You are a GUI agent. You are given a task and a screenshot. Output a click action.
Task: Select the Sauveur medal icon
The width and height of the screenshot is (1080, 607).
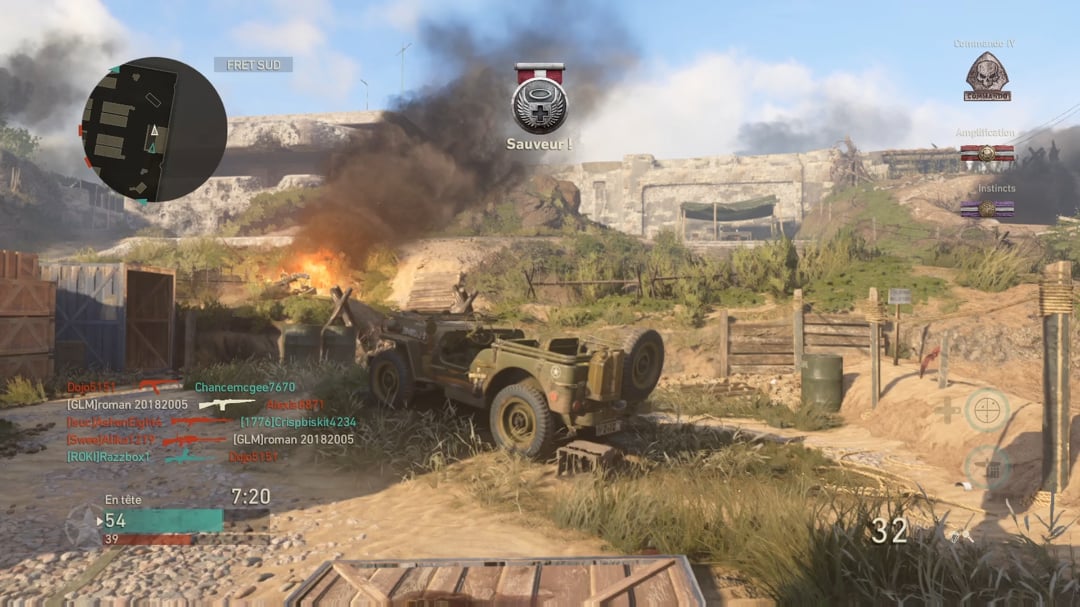pos(540,99)
